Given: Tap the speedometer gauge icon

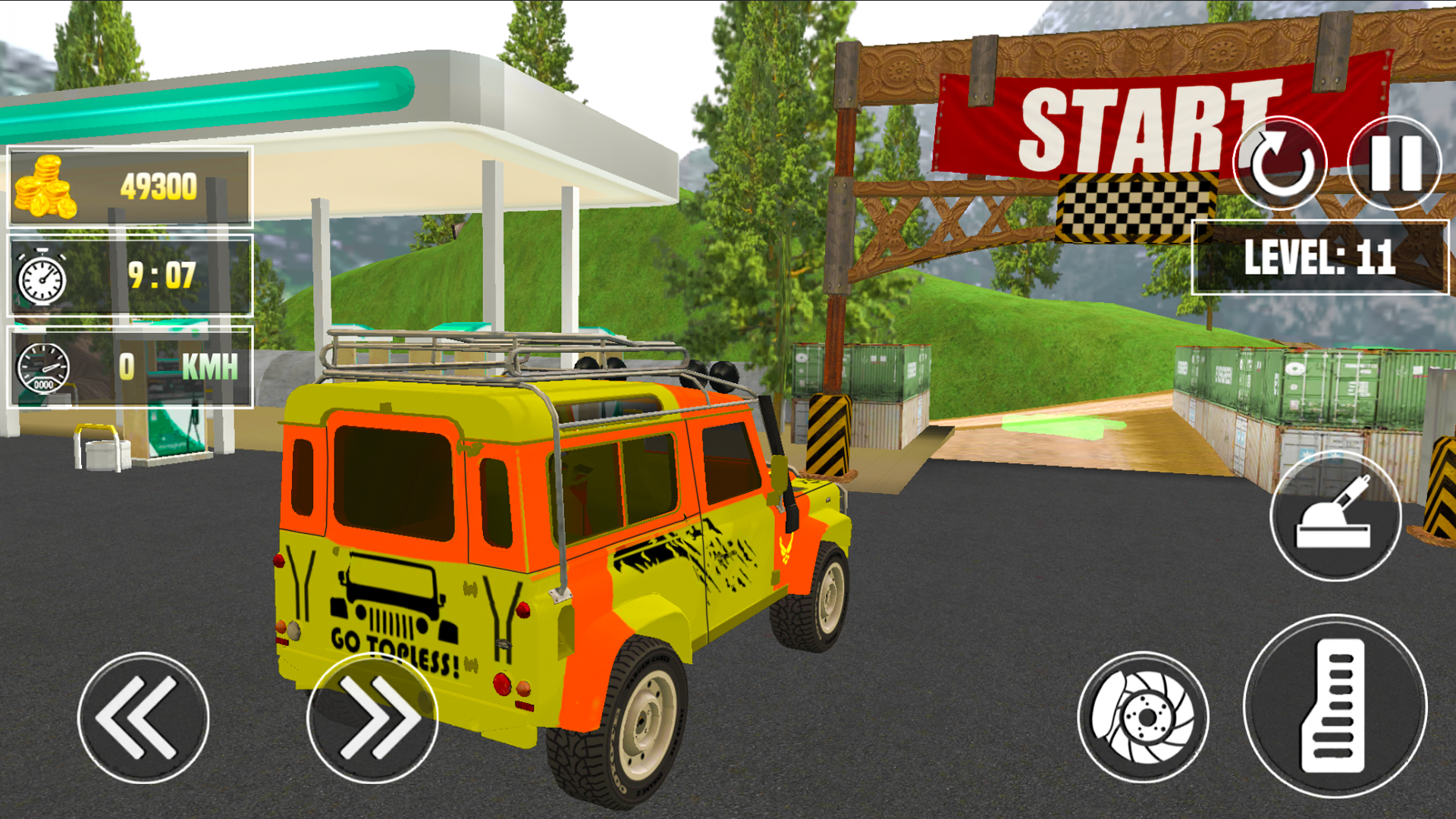Looking at the screenshot, I should coord(42,369).
